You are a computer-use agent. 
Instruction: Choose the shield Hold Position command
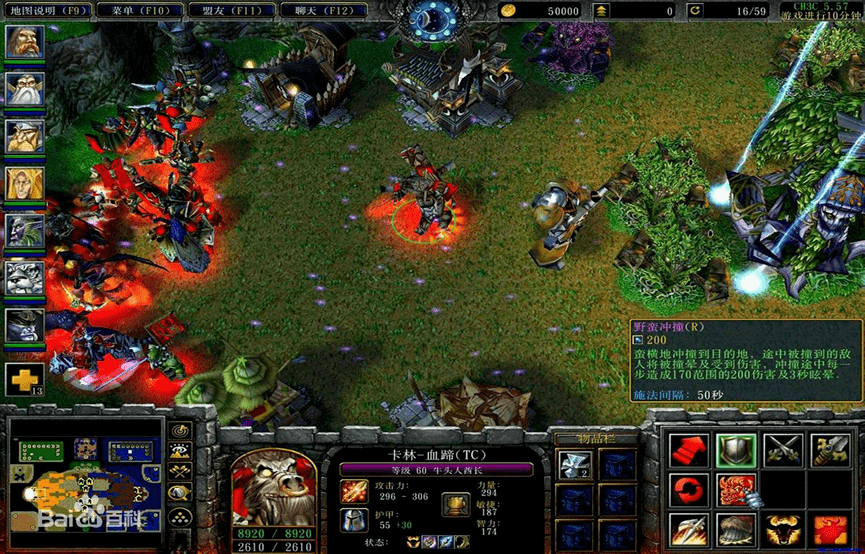[735, 450]
